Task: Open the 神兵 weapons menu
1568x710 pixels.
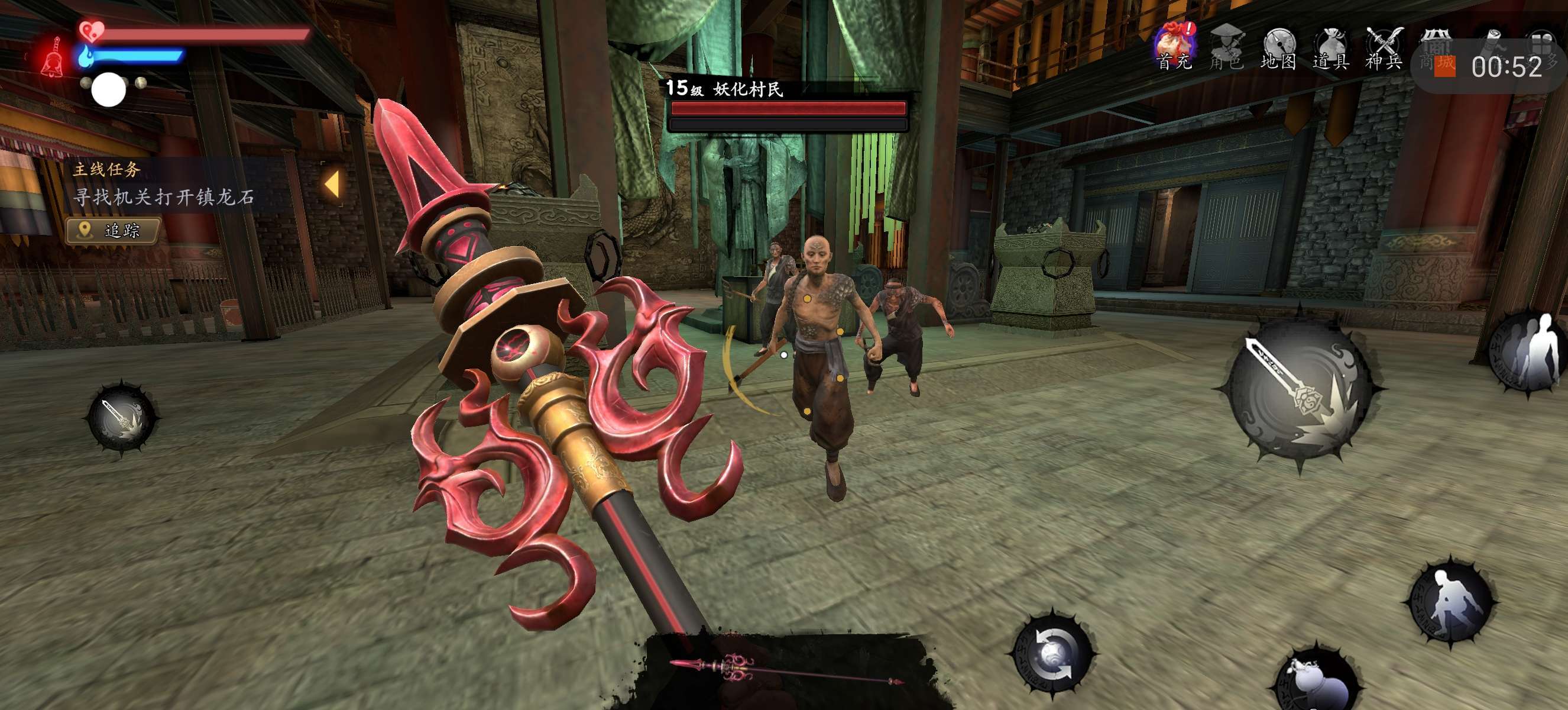Action: (x=1384, y=47)
